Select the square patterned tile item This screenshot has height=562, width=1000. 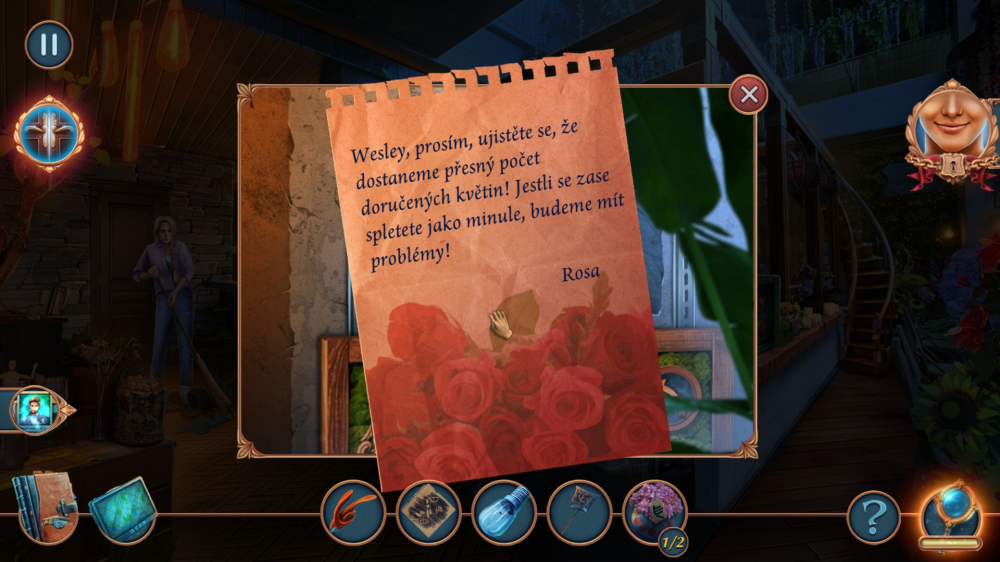pyautogui.click(x=428, y=514)
